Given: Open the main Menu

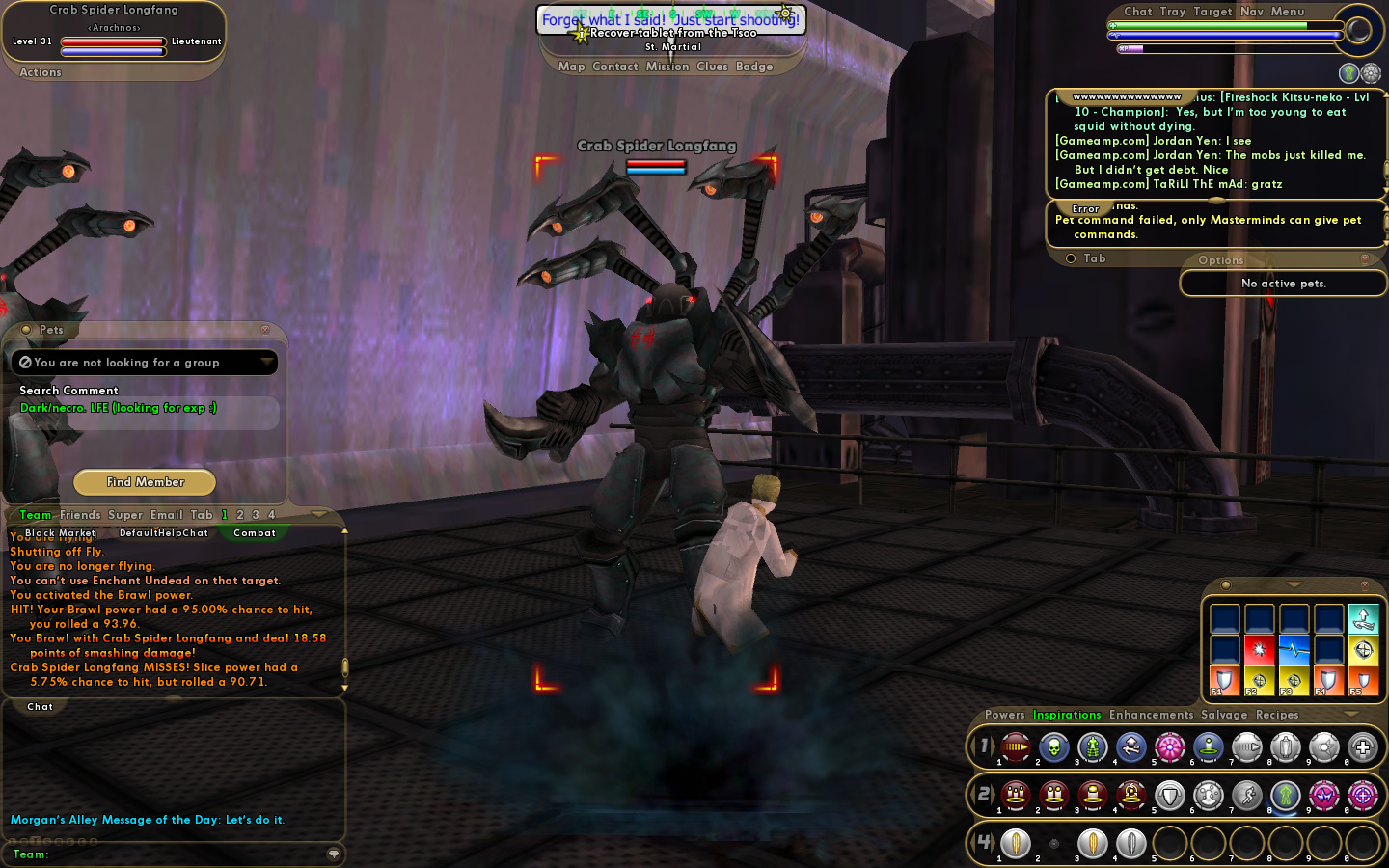Looking at the screenshot, I should 1287,12.
